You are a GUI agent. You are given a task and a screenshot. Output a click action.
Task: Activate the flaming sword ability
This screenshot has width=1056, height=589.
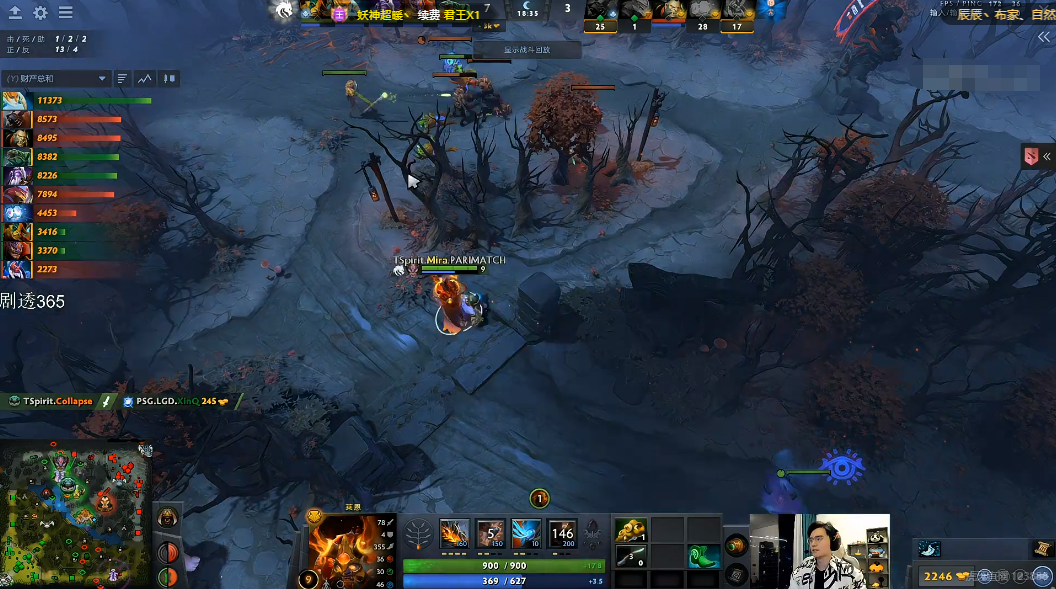pos(454,533)
